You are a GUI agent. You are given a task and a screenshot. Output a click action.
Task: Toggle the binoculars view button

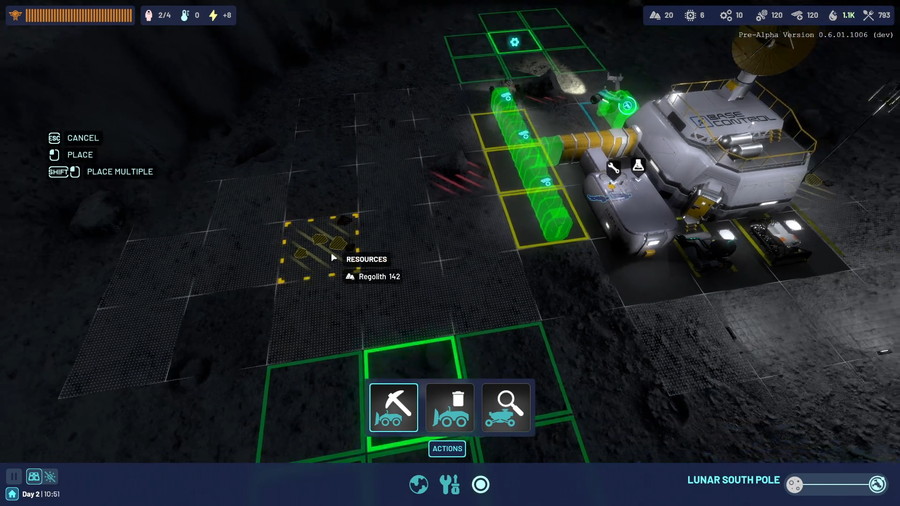coord(34,477)
